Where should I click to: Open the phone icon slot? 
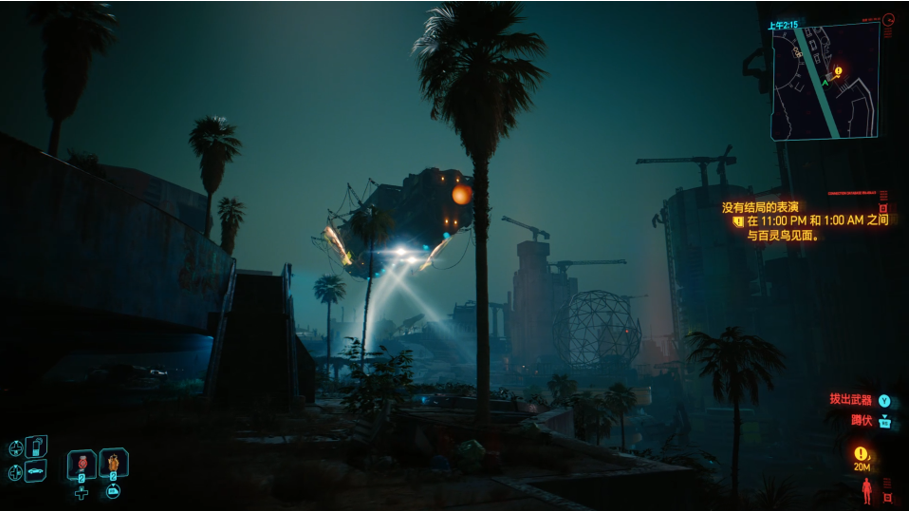point(36,445)
